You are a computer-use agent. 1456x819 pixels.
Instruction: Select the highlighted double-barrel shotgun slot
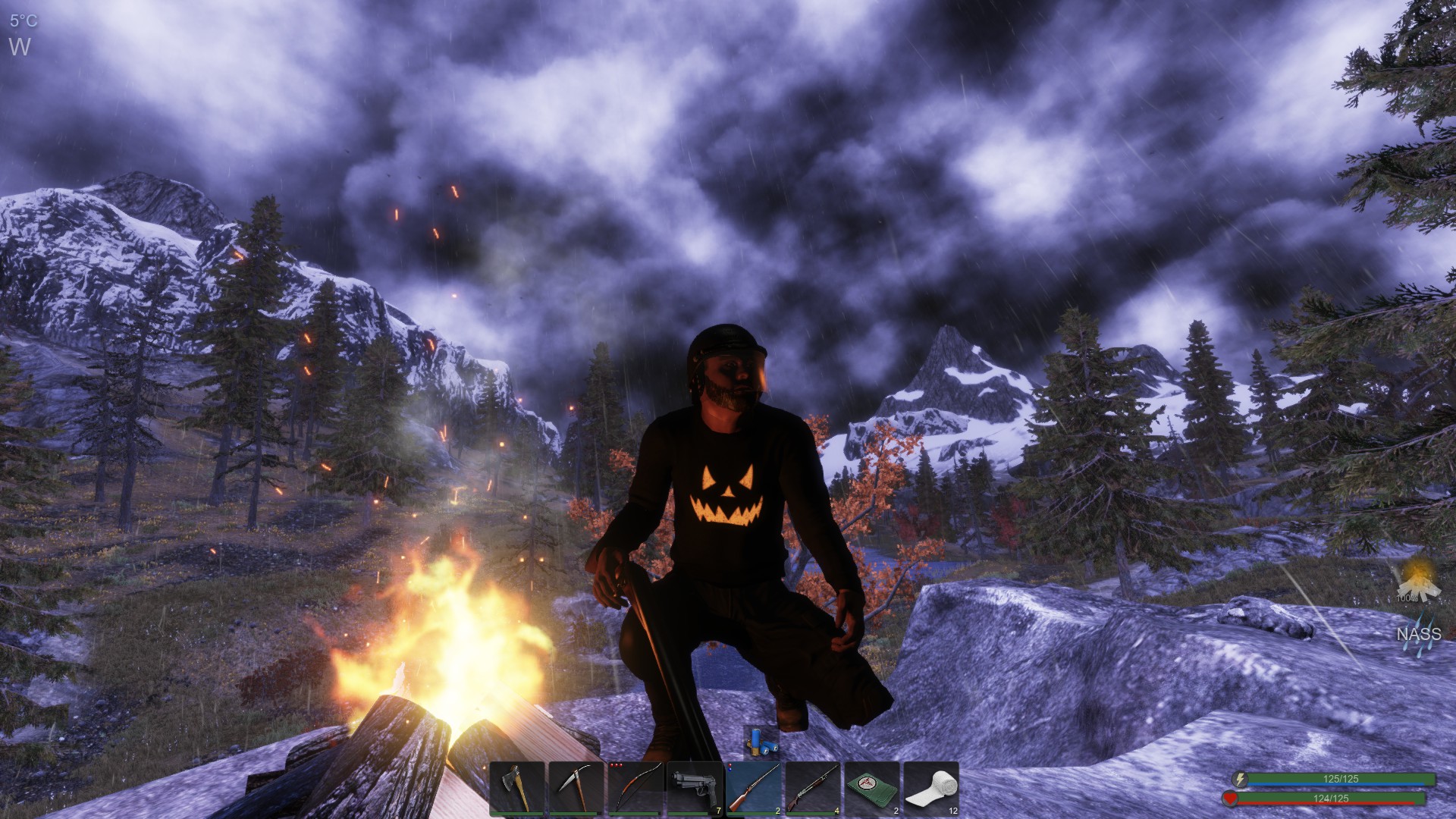click(754, 789)
